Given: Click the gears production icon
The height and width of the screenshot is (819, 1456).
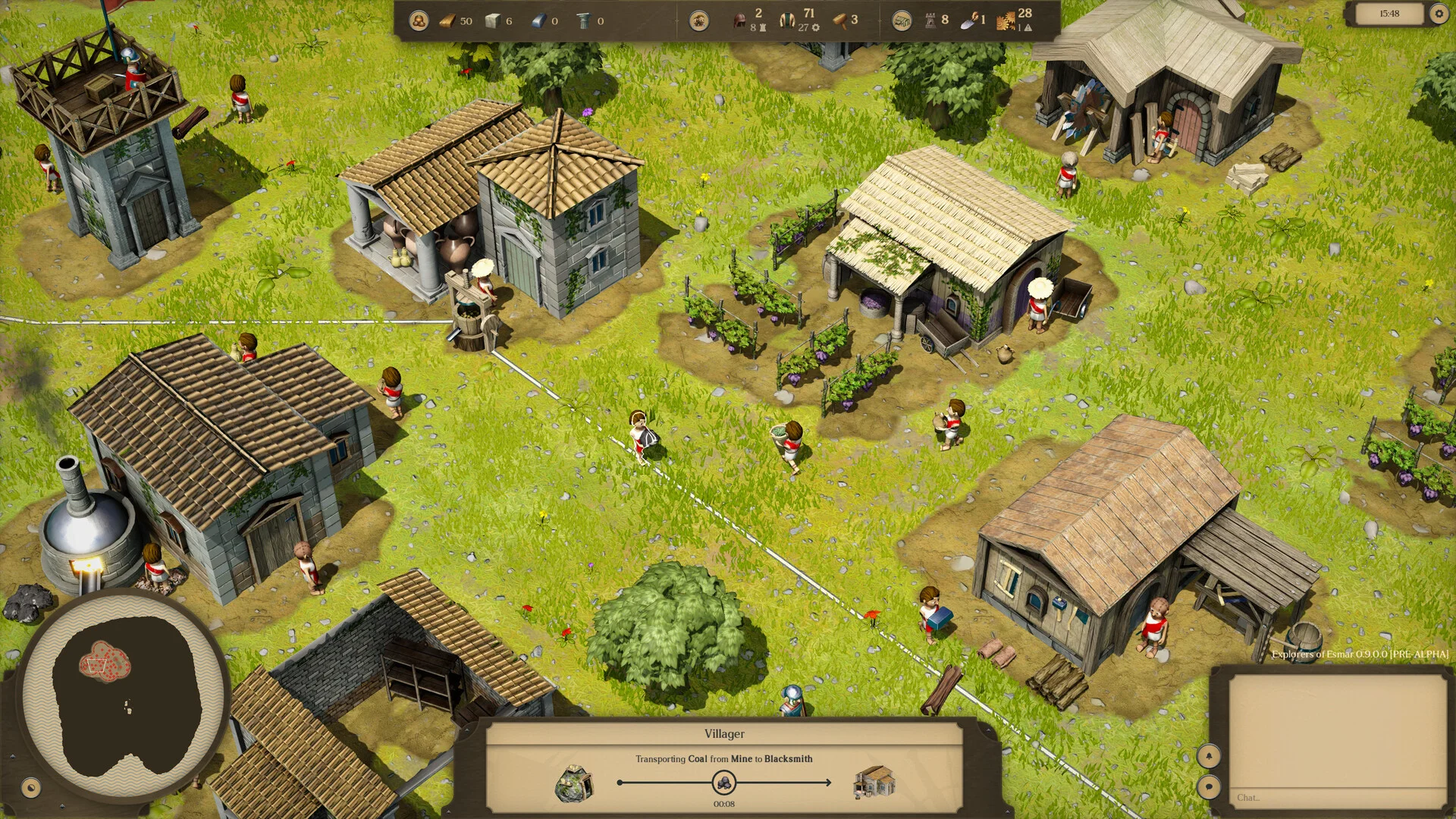Looking at the screenshot, I should 1006,21.
